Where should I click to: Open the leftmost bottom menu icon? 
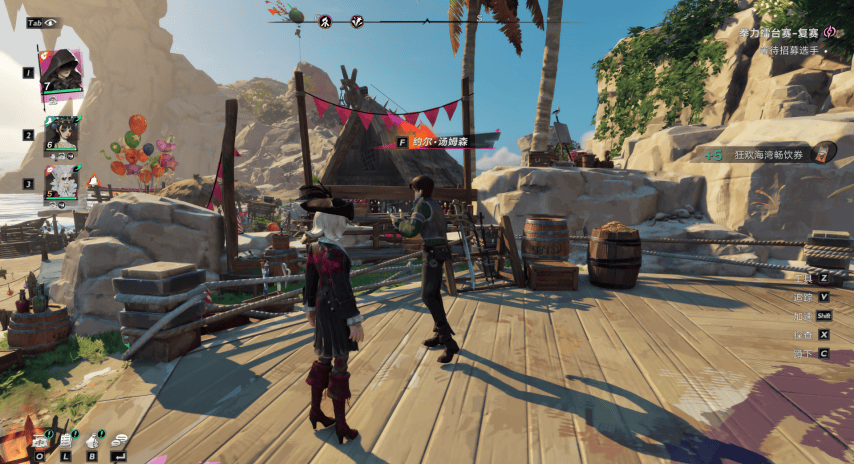(40, 439)
